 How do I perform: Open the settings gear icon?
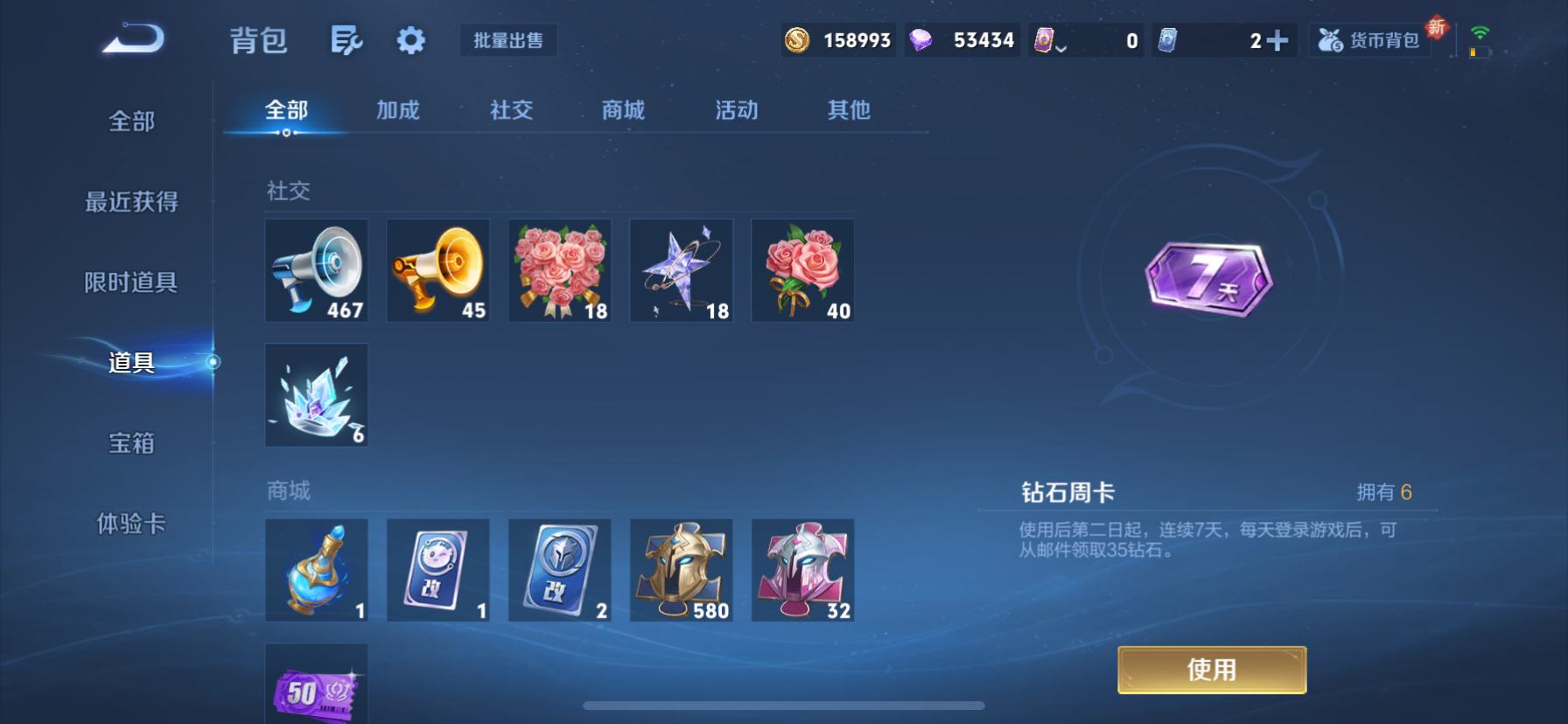410,40
